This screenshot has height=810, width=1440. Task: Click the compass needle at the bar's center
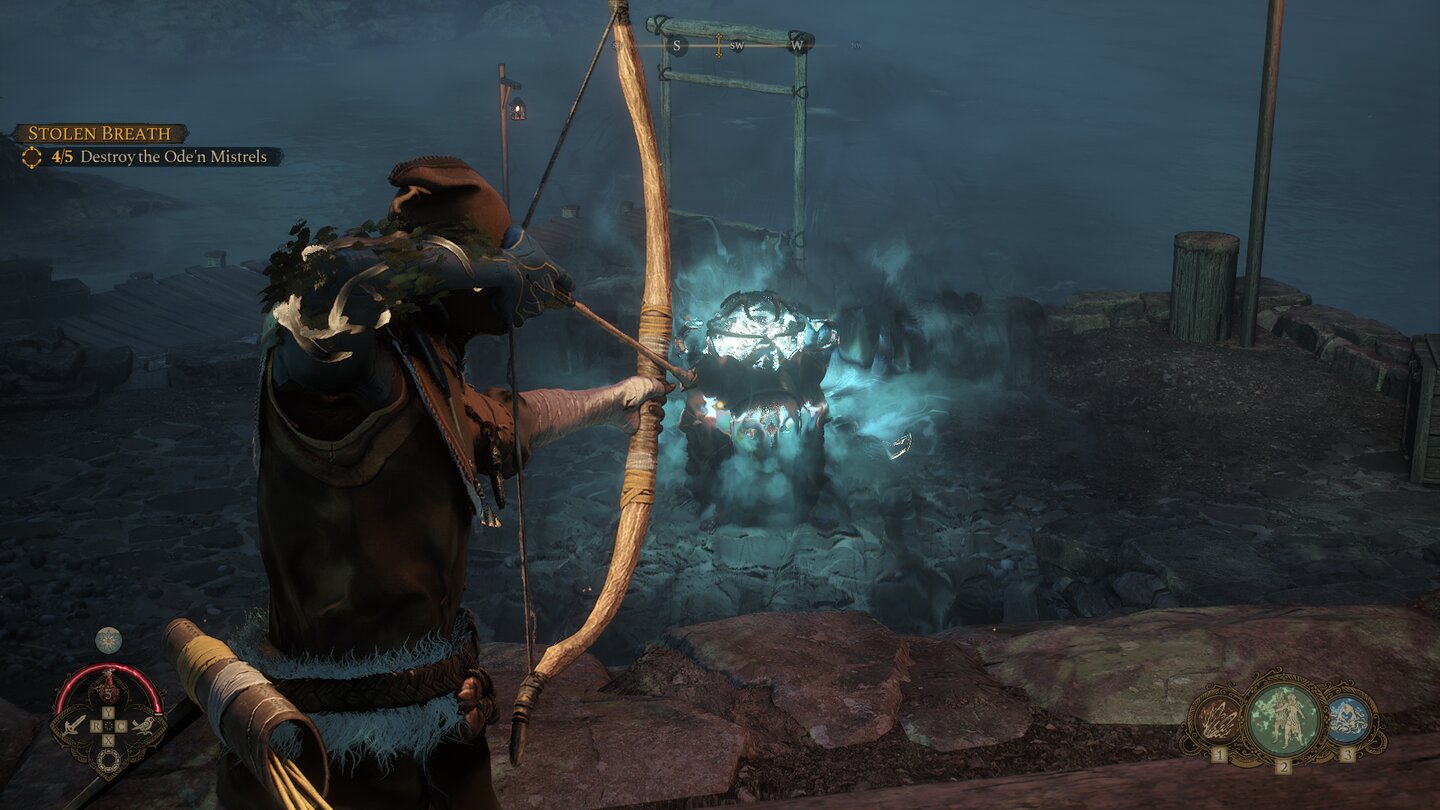[x=718, y=43]
